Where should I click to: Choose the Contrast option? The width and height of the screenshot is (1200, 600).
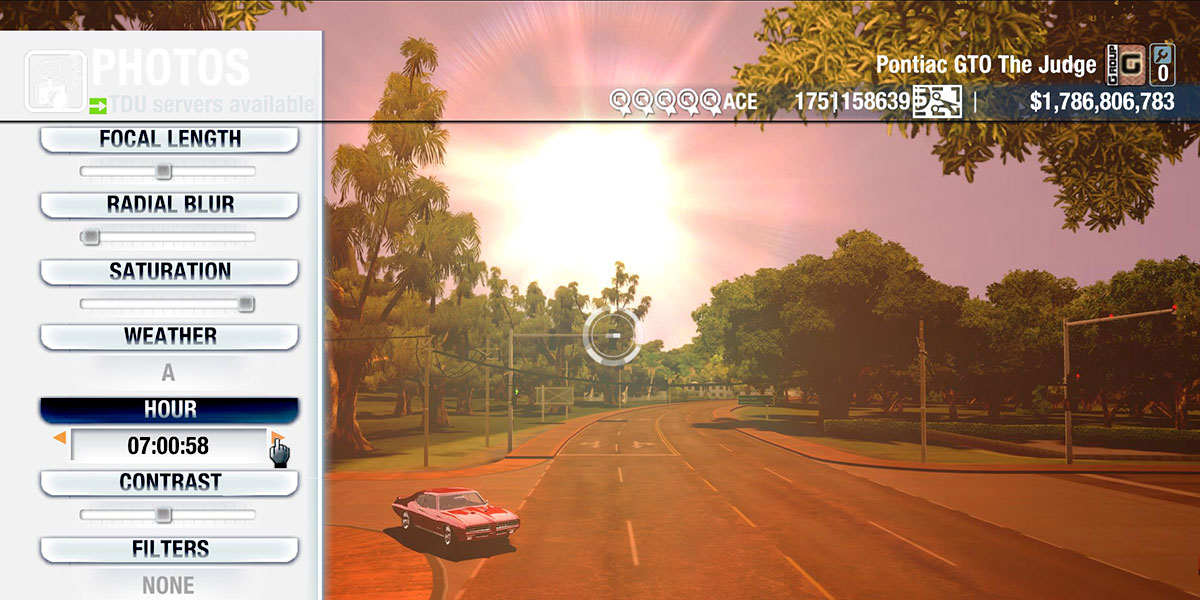tap(169, 483)
